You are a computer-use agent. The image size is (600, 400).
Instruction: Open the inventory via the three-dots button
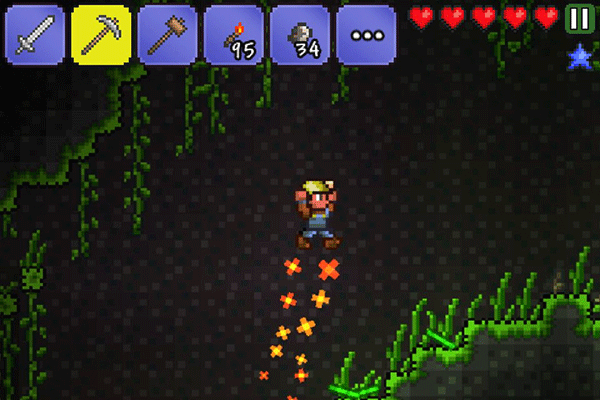[x=365, y=34]
